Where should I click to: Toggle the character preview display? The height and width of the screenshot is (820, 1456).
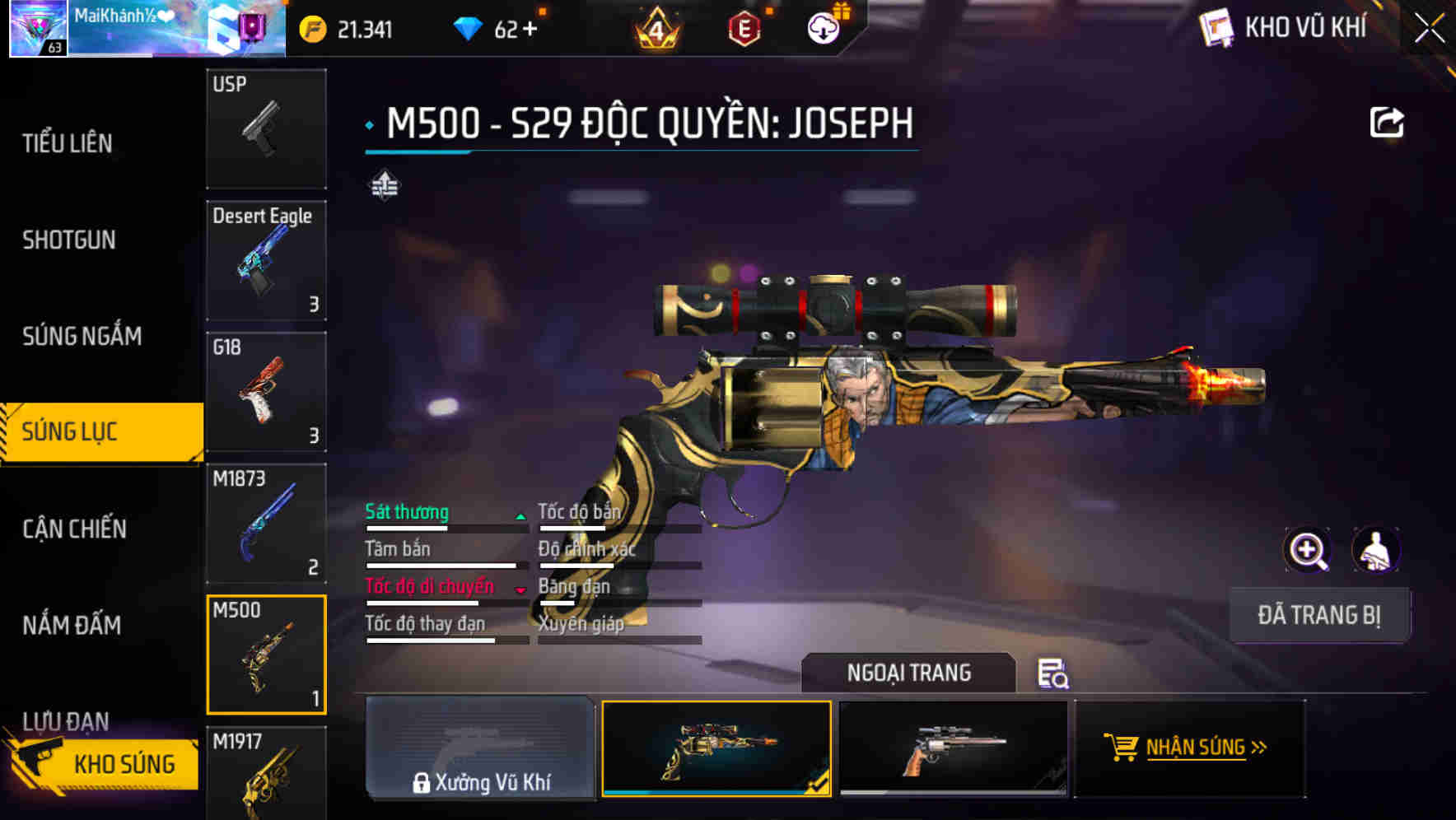(x=1377, y=550)
